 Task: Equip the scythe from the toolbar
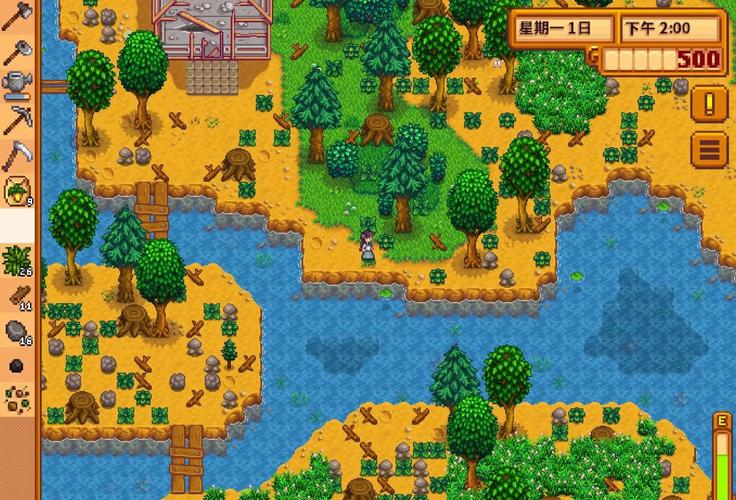17,154
